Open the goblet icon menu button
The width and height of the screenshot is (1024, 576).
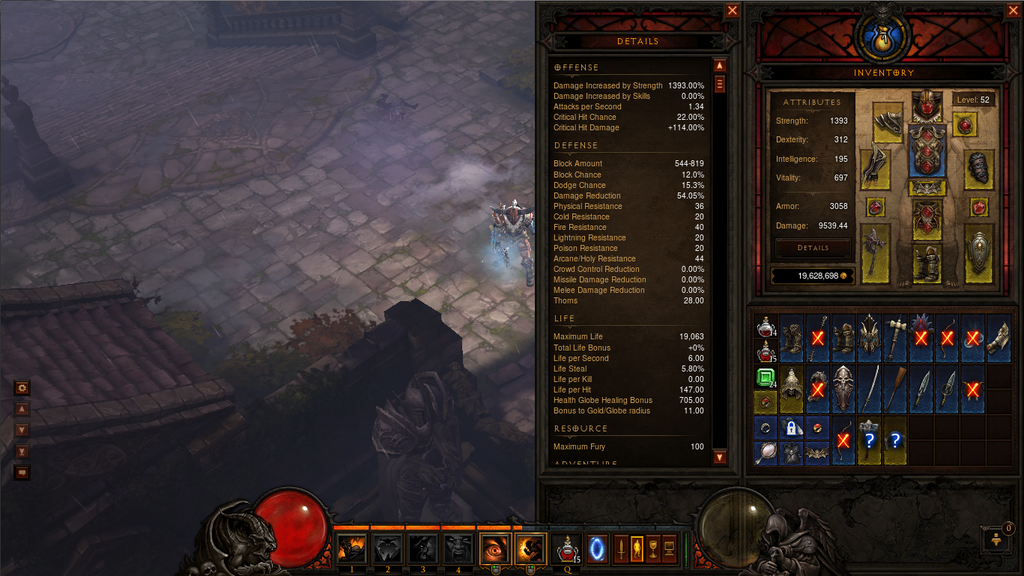tap(653, 547)
